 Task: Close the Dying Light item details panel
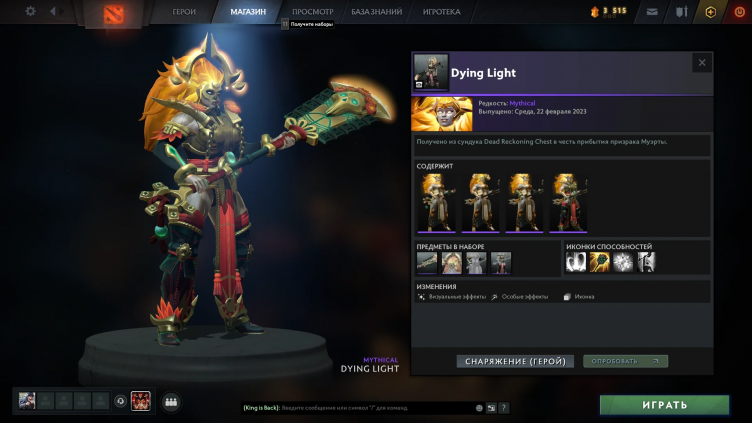[x=701, y=62]
